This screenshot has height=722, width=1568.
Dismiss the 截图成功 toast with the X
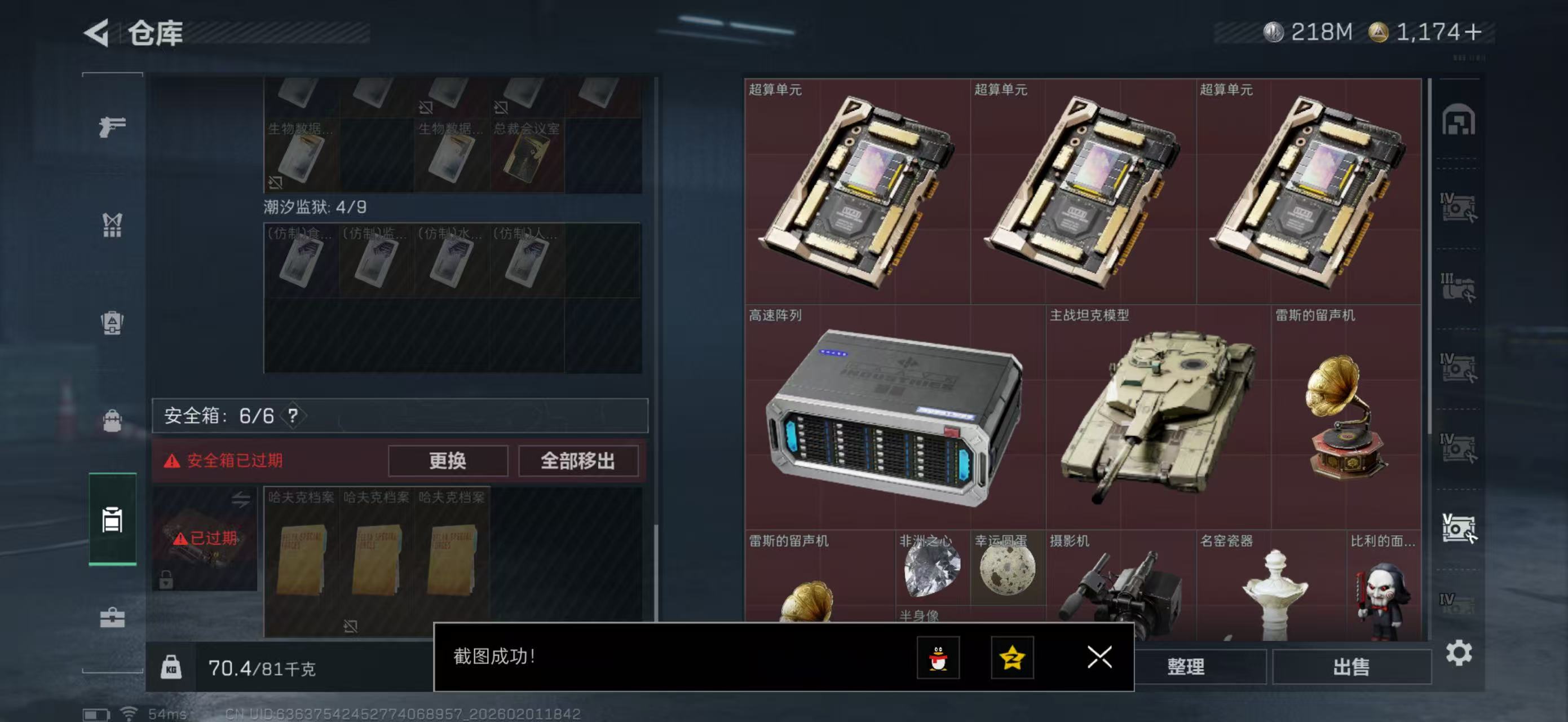(x=1099, y=659)
